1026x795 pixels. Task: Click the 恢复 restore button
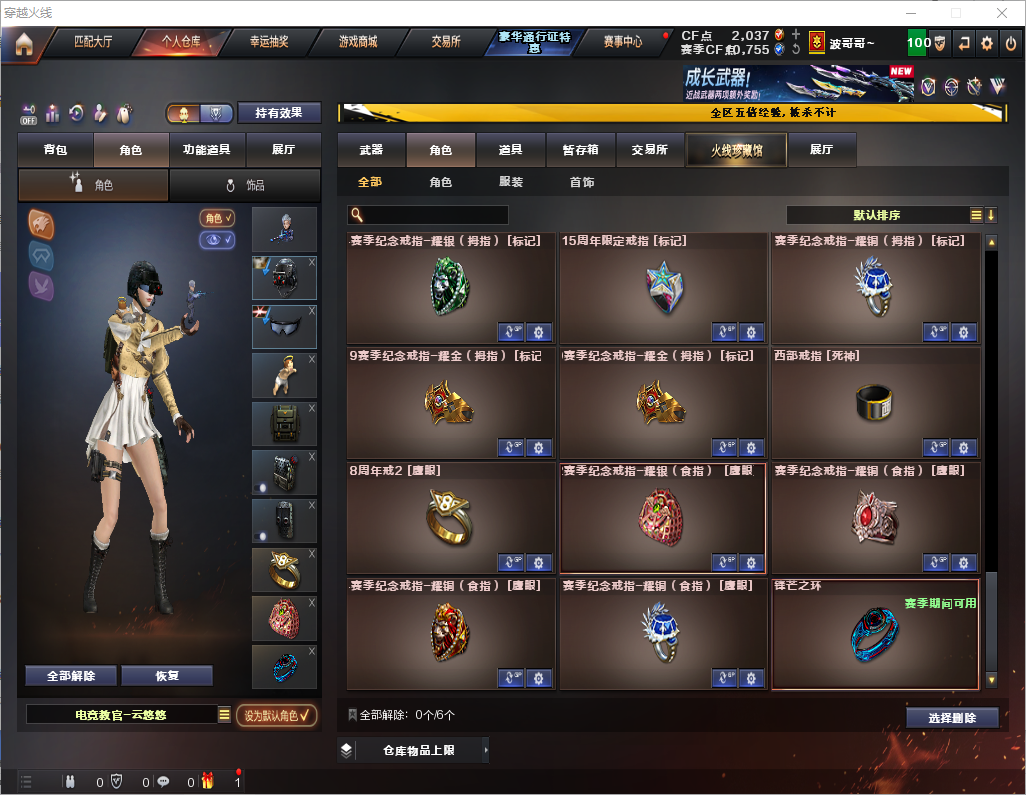click(x=167, y=676)
